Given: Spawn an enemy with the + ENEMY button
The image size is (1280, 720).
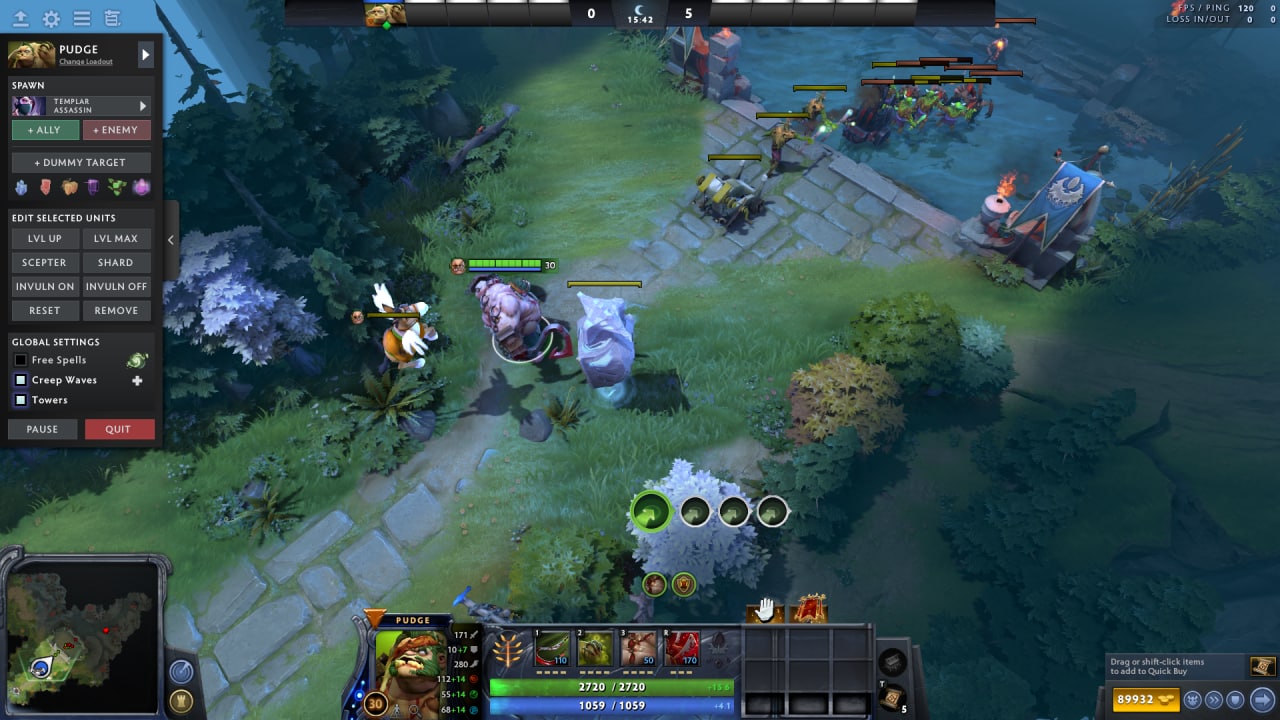Looking at the screenshot, I should [117, 130].
